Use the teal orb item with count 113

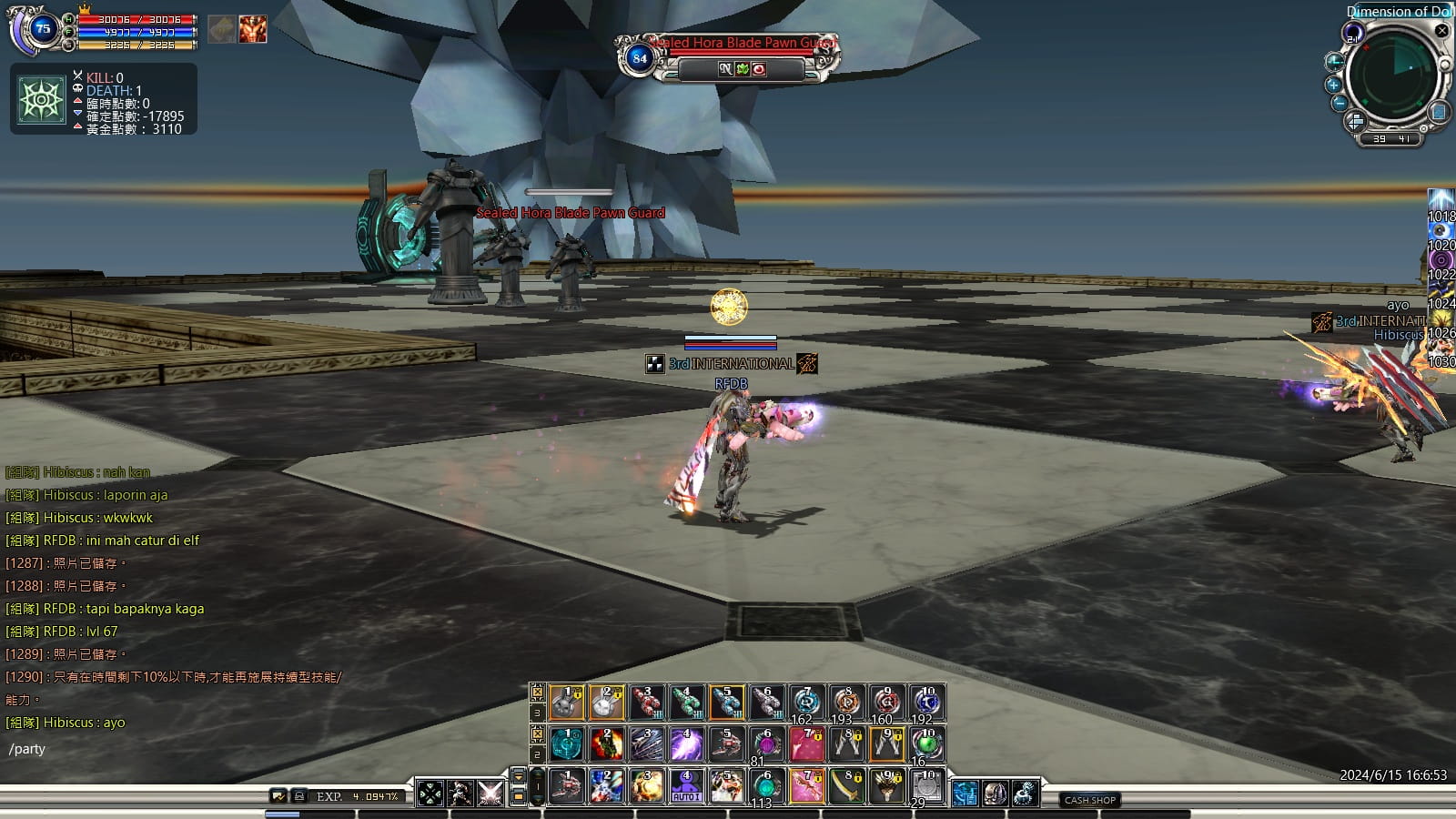pyautogui.click(x=766, y=786)
